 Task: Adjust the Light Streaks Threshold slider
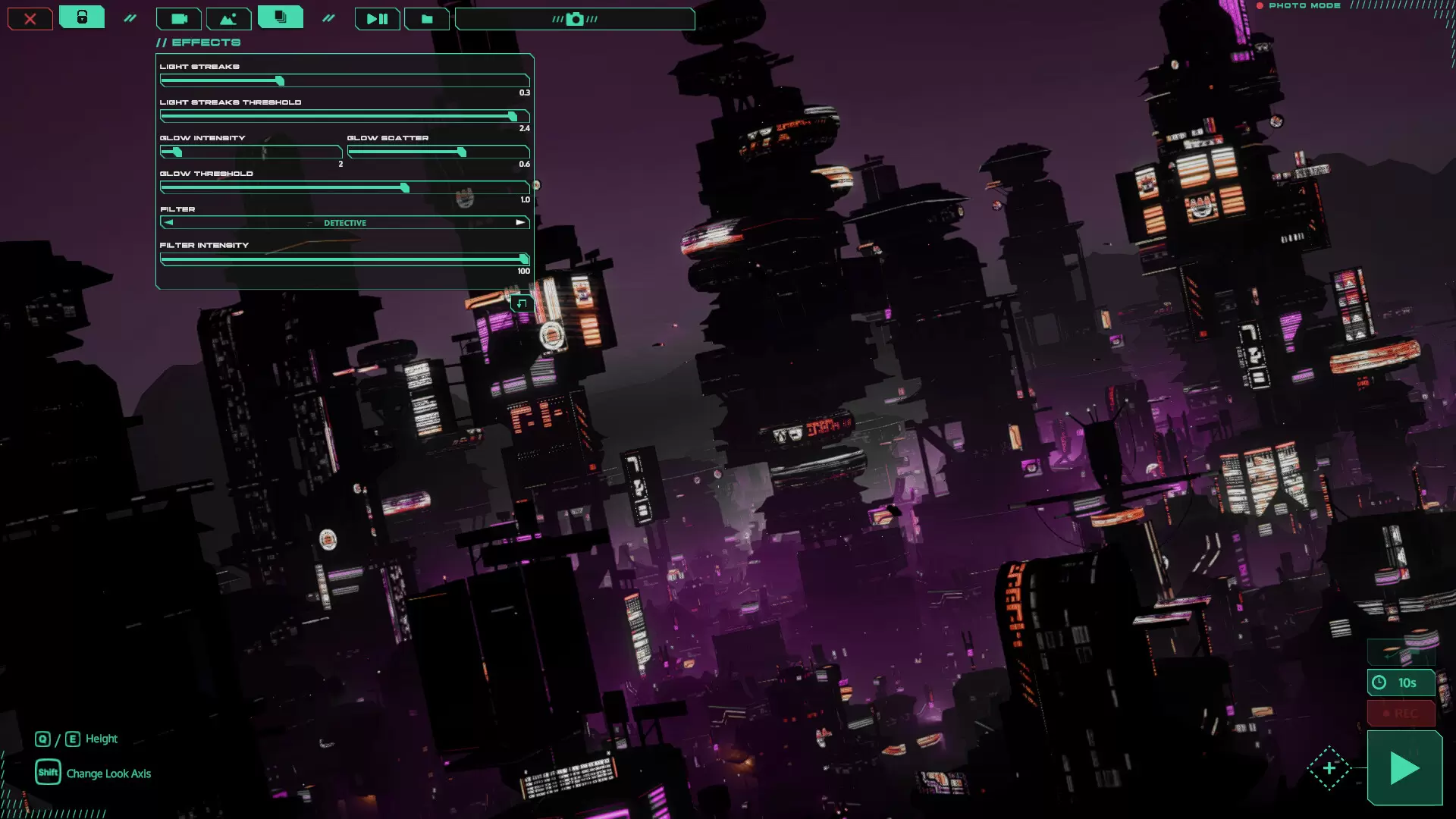513,117
